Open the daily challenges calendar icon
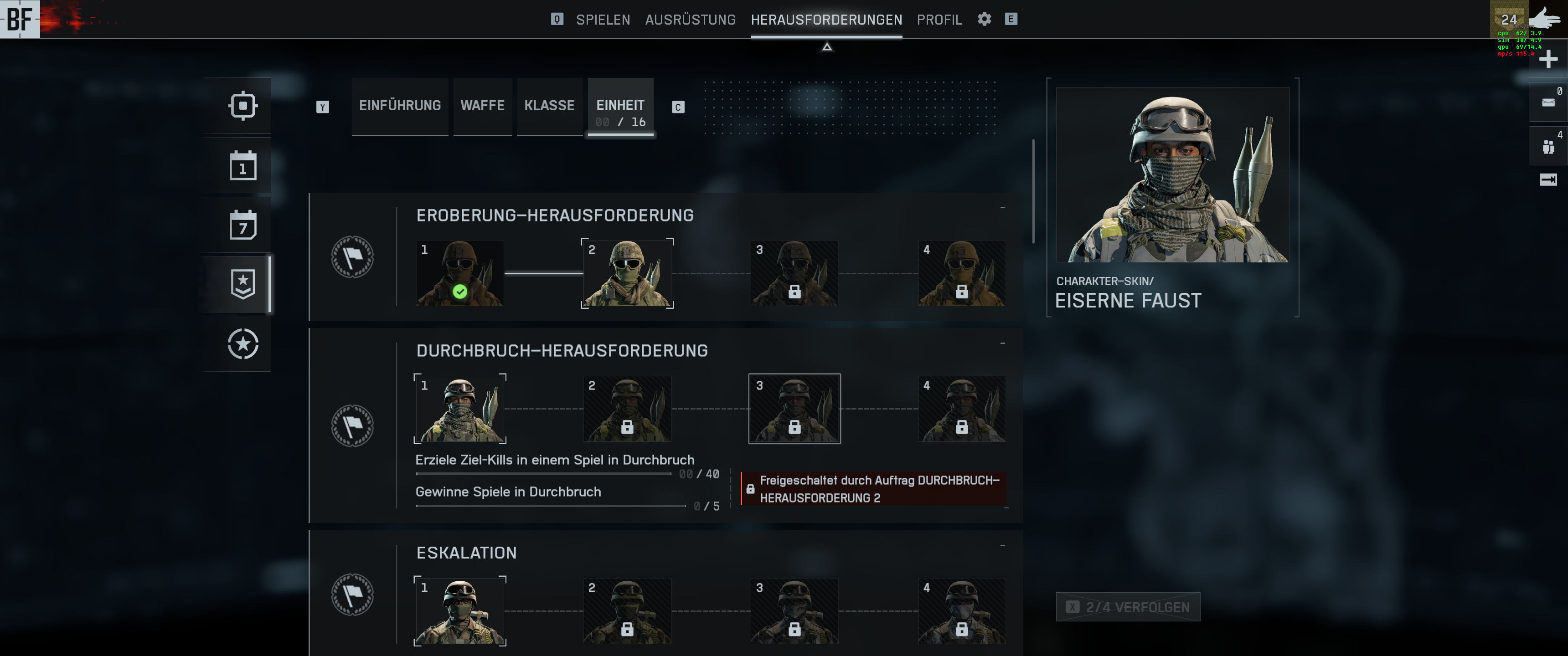Screen dimensions: 1568x656 [243, 165]
